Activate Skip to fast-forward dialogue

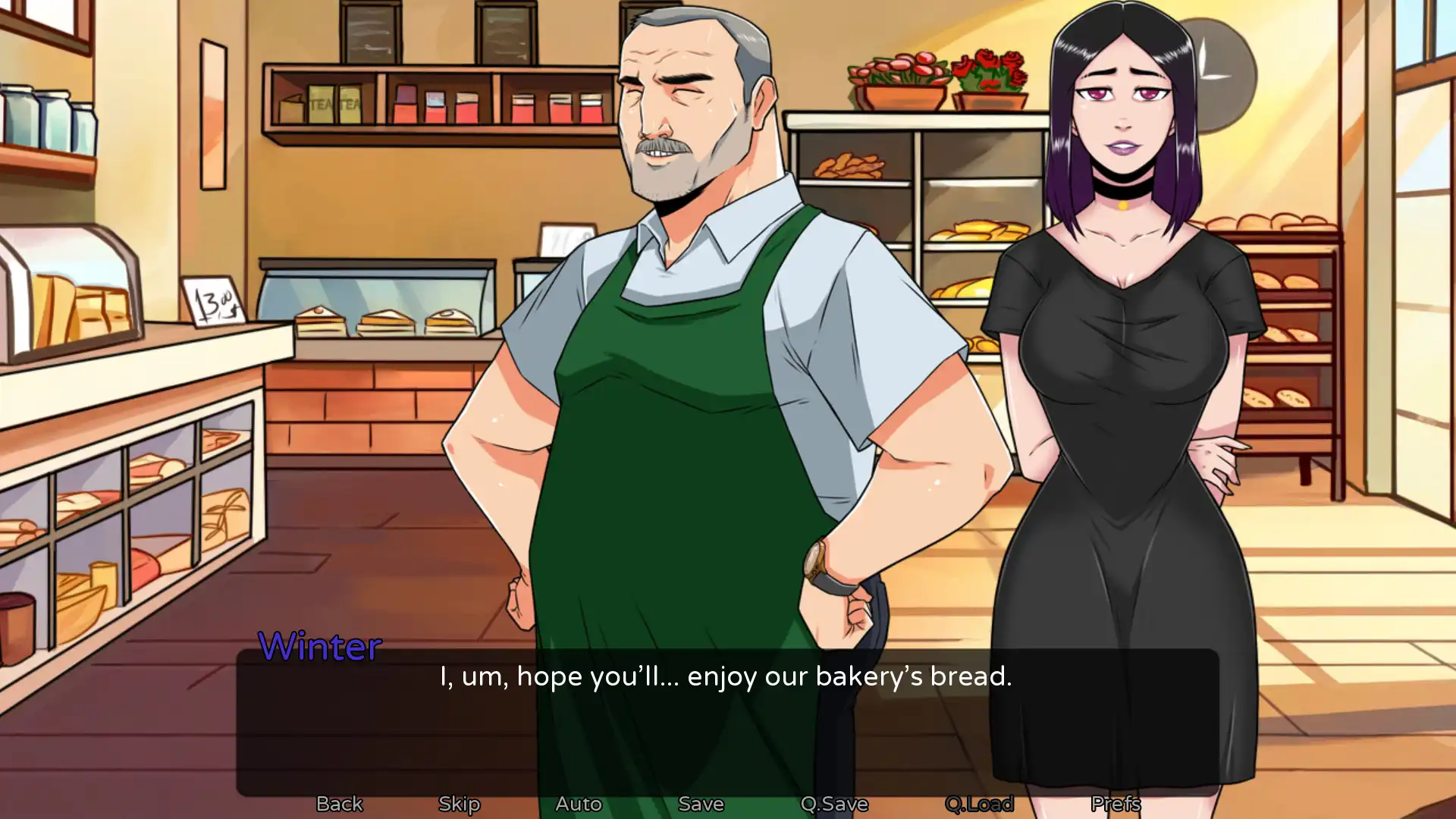459,803
